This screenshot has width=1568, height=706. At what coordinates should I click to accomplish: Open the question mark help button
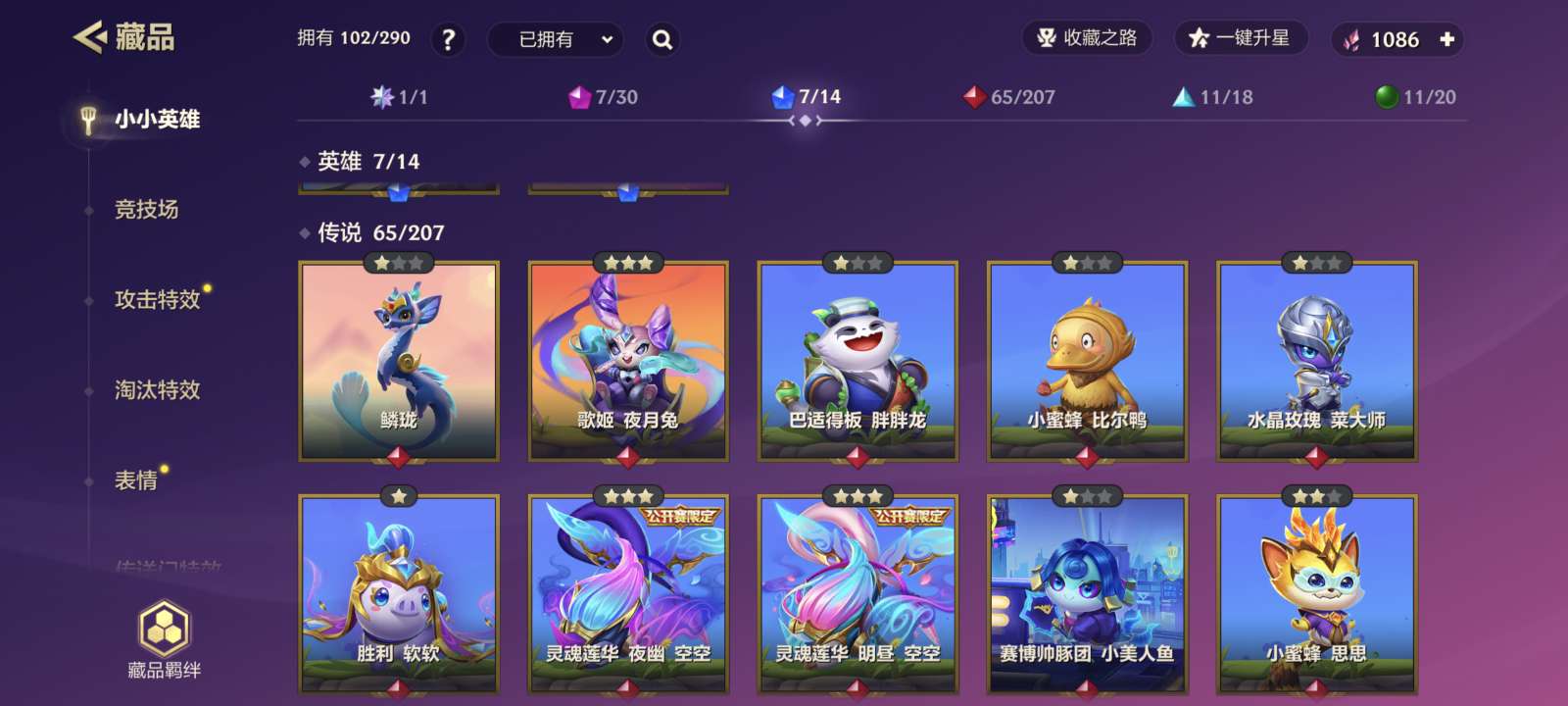448,40
